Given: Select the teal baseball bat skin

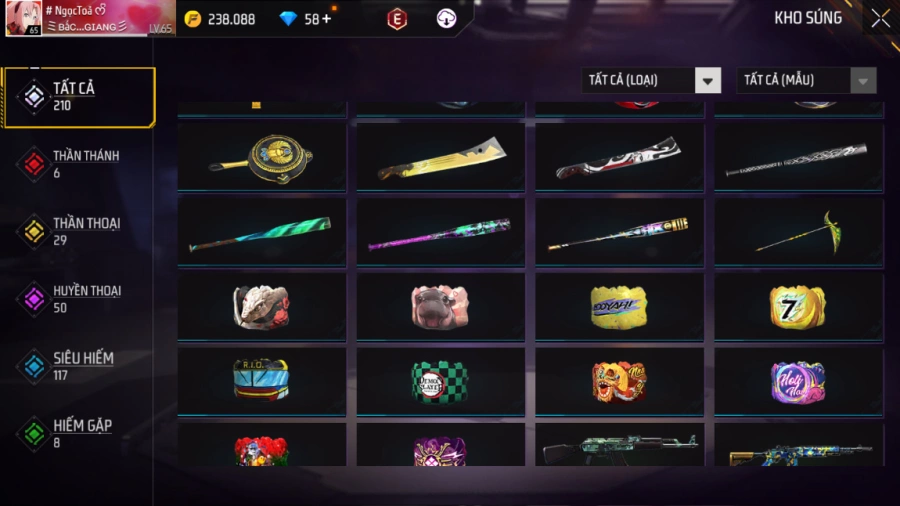Looking at the screenshot, I should pos(262,233).
